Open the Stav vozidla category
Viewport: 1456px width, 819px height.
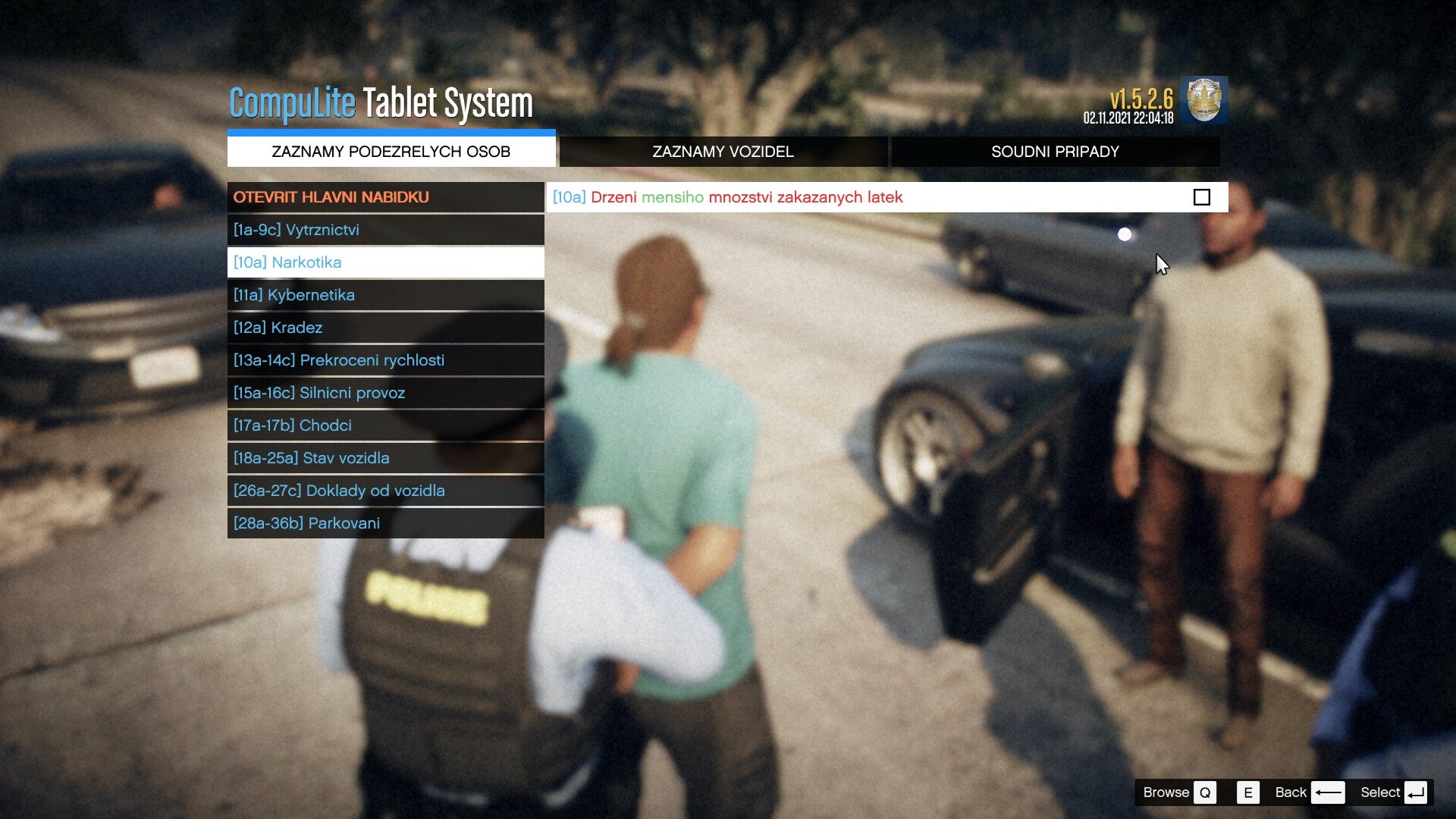[385, 458]
